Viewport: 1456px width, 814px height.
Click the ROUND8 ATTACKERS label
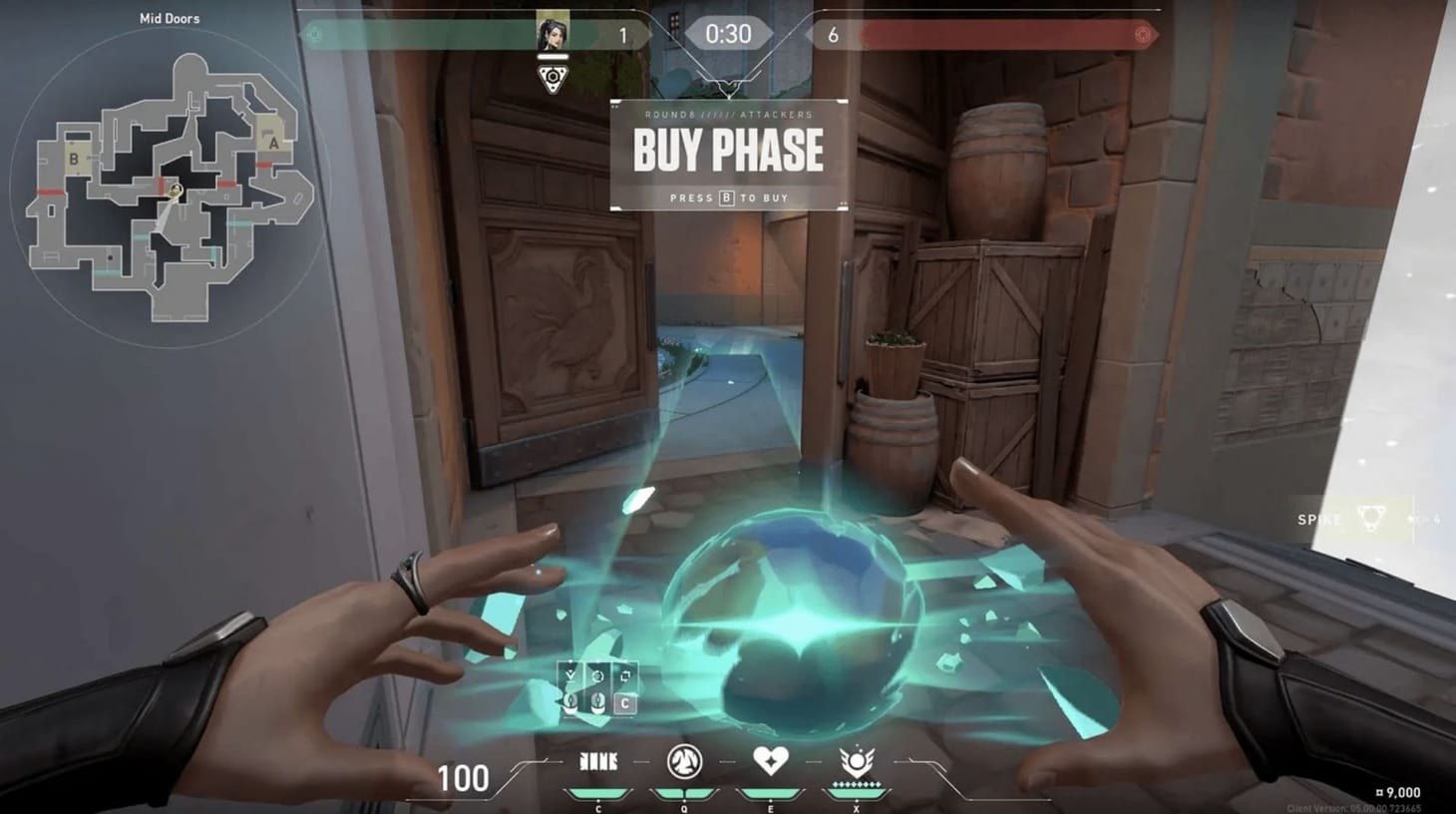point(727,115)
